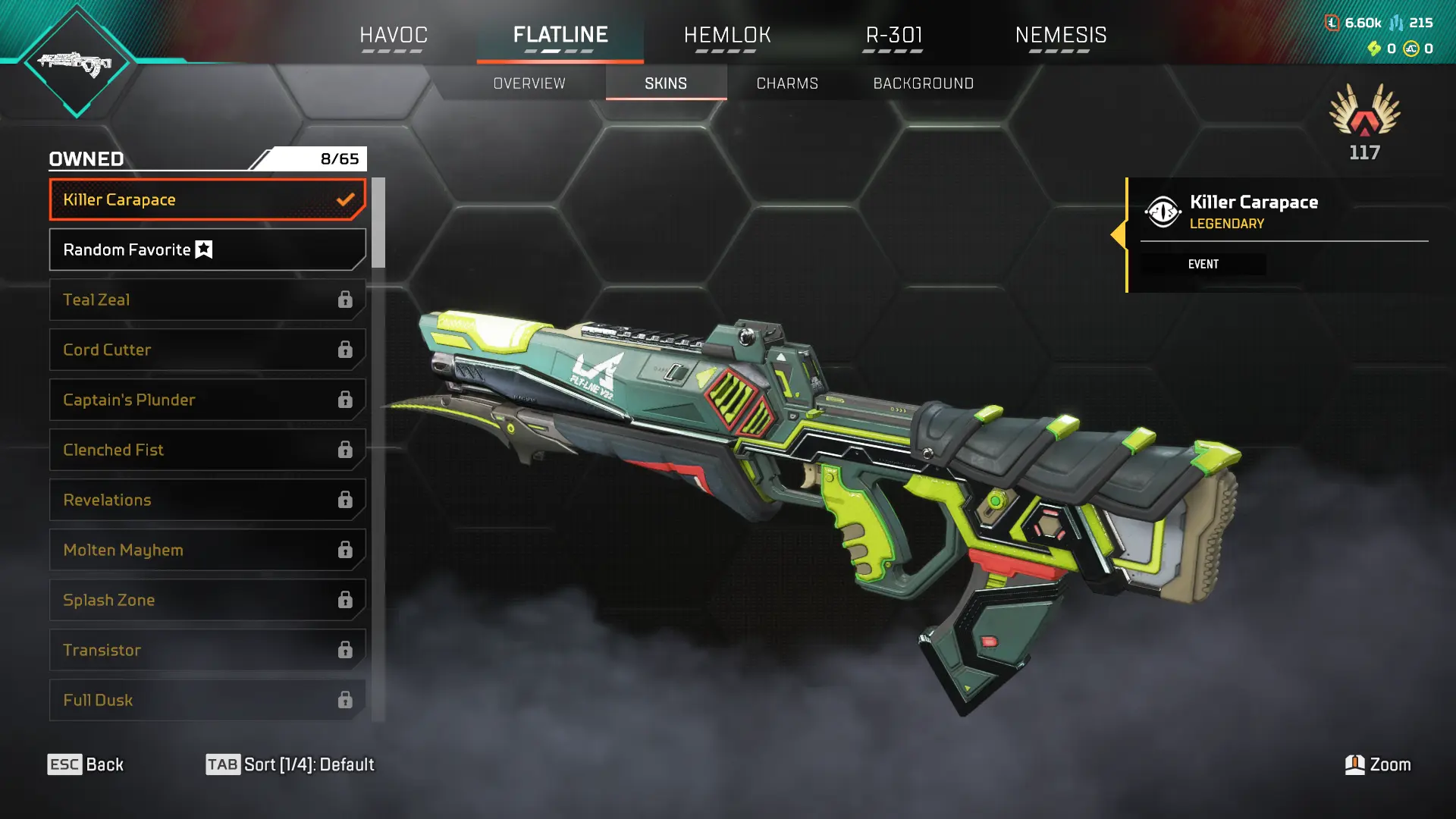This screenshot has width=1456, height=819.
Task: Select the Cord Cutter skin row
Action: (207, 350)
